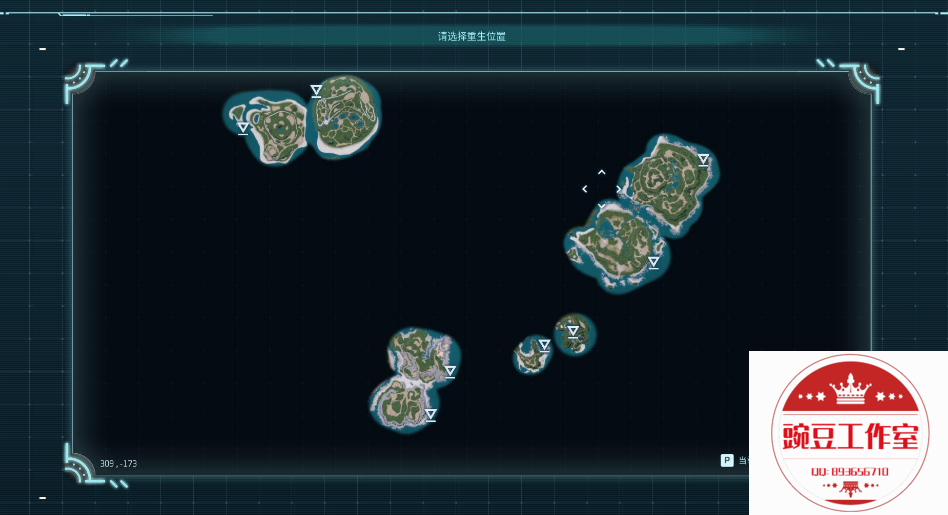
Task: Select respawn marker on the southwest pair's upper island
Action: (x=450, y=371)
